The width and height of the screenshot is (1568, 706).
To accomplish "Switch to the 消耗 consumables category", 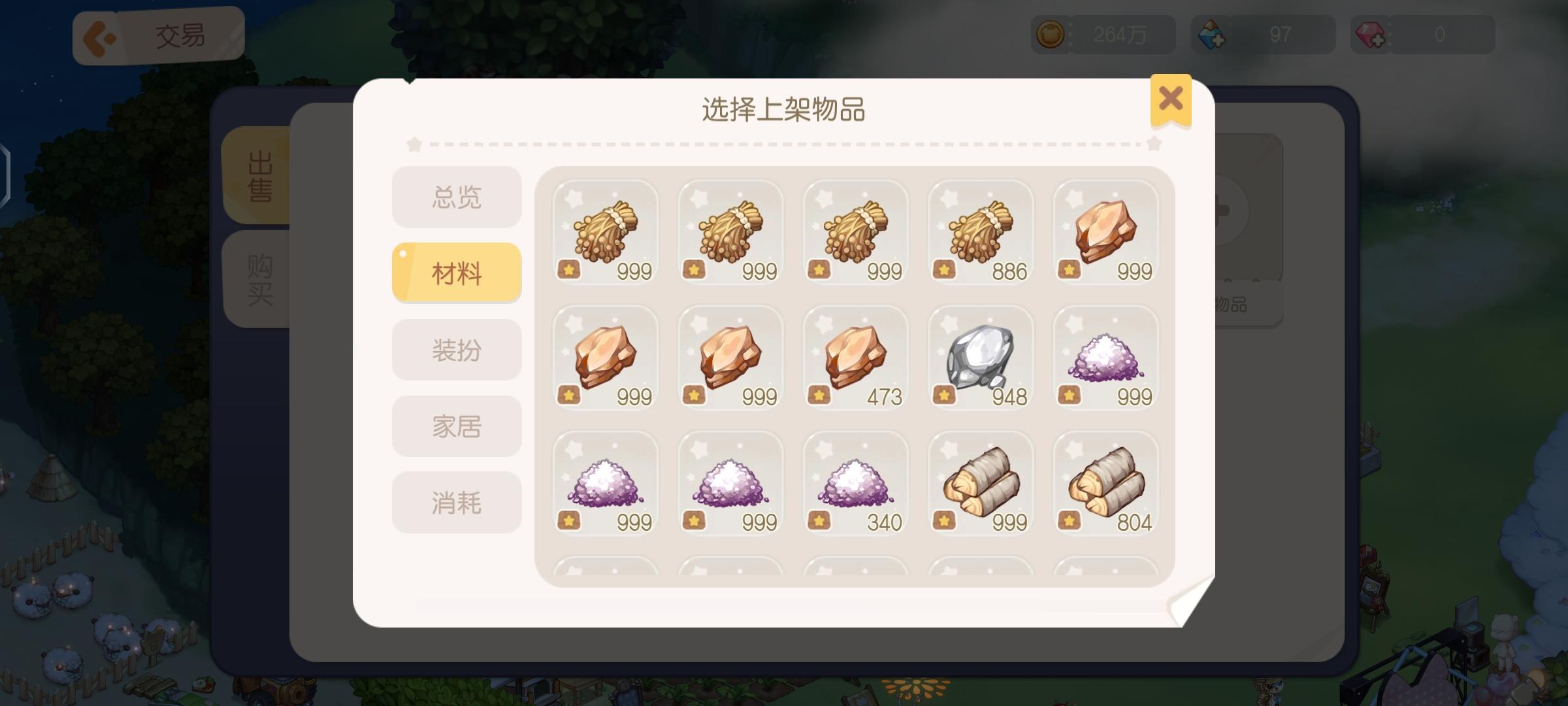I will [456, 502].
